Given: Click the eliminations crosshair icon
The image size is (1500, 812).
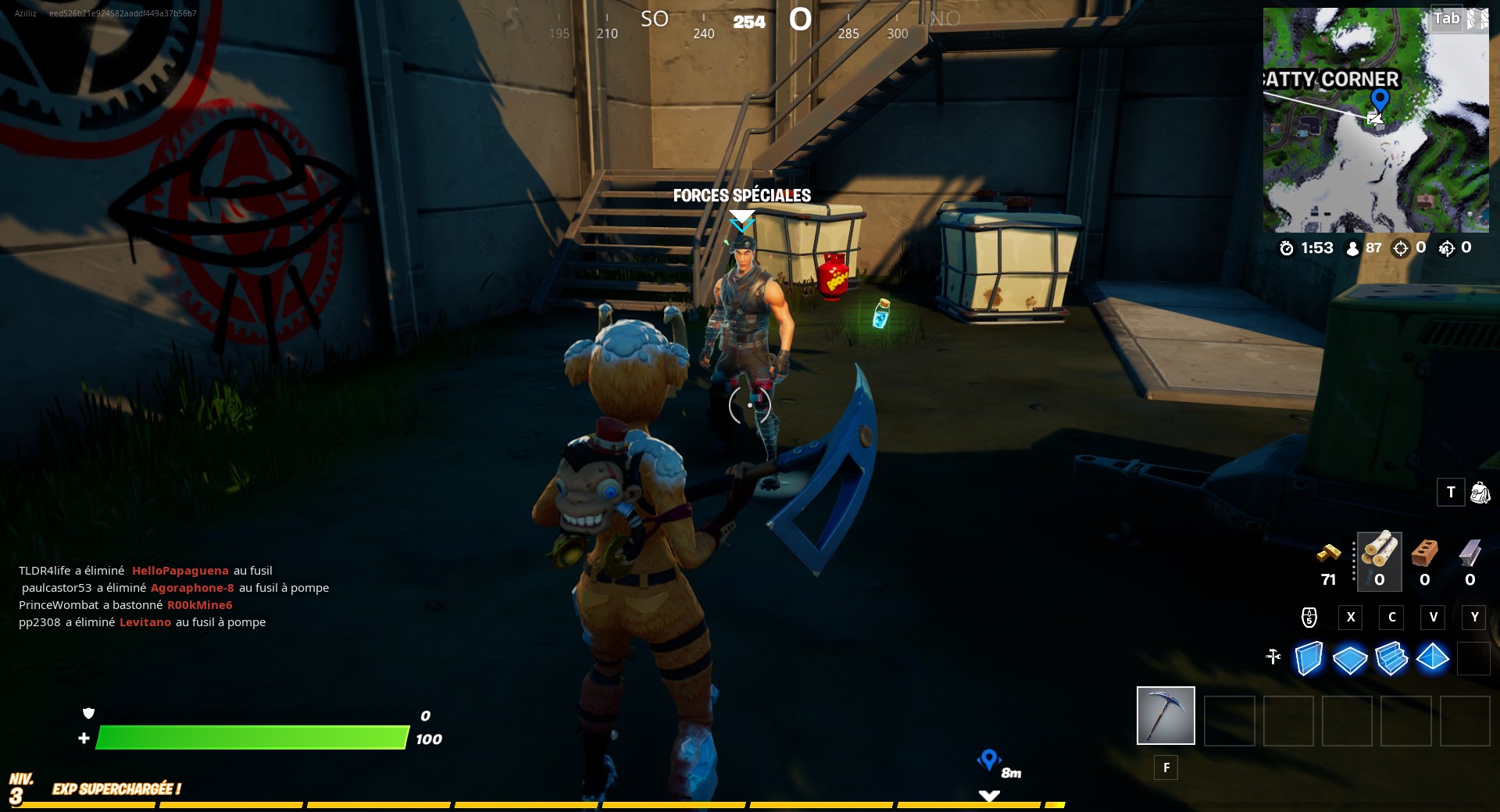Looking at the screenshot, I should (1401, 248).
